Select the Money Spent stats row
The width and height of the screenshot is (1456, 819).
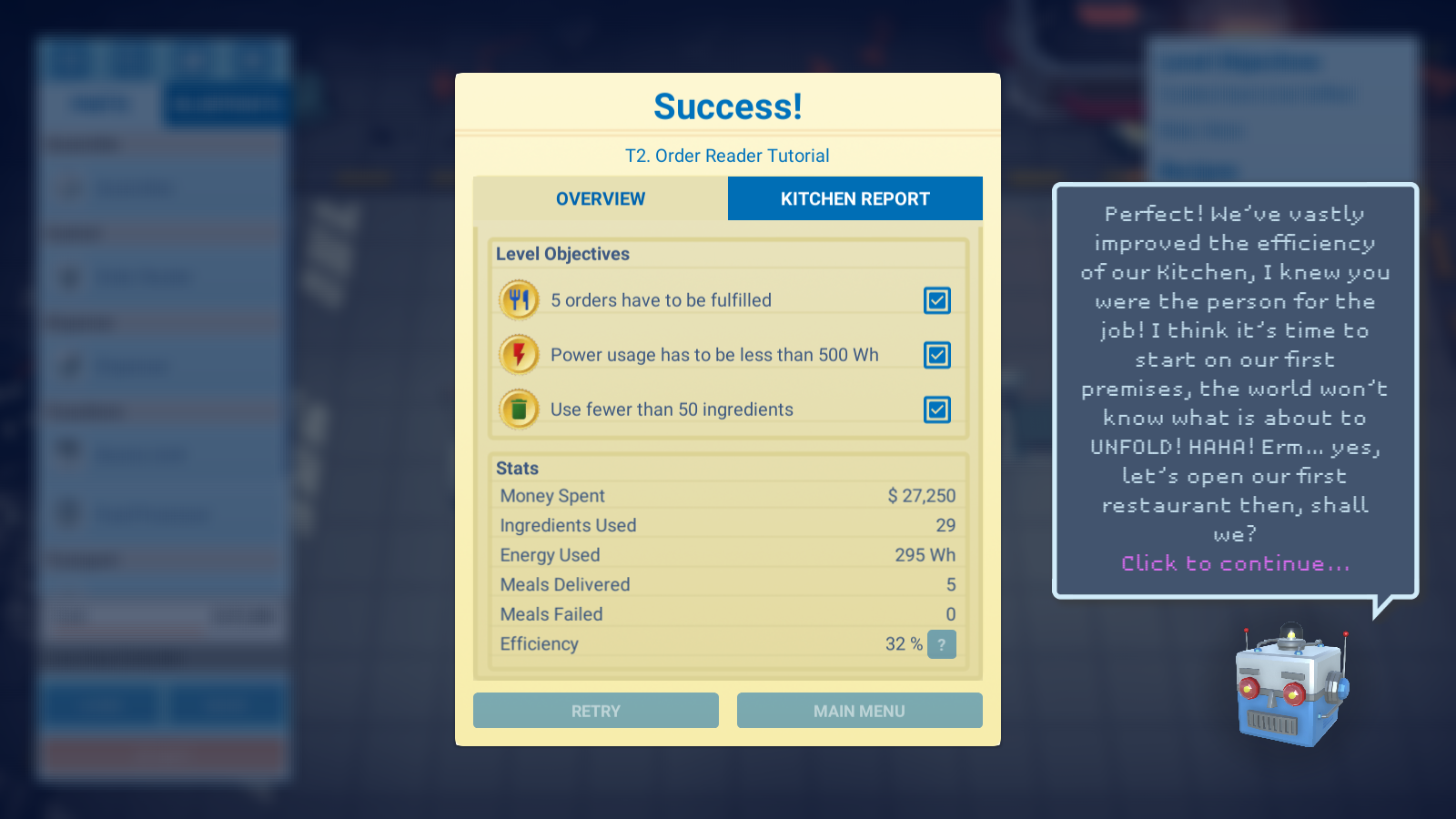[726, 495]
